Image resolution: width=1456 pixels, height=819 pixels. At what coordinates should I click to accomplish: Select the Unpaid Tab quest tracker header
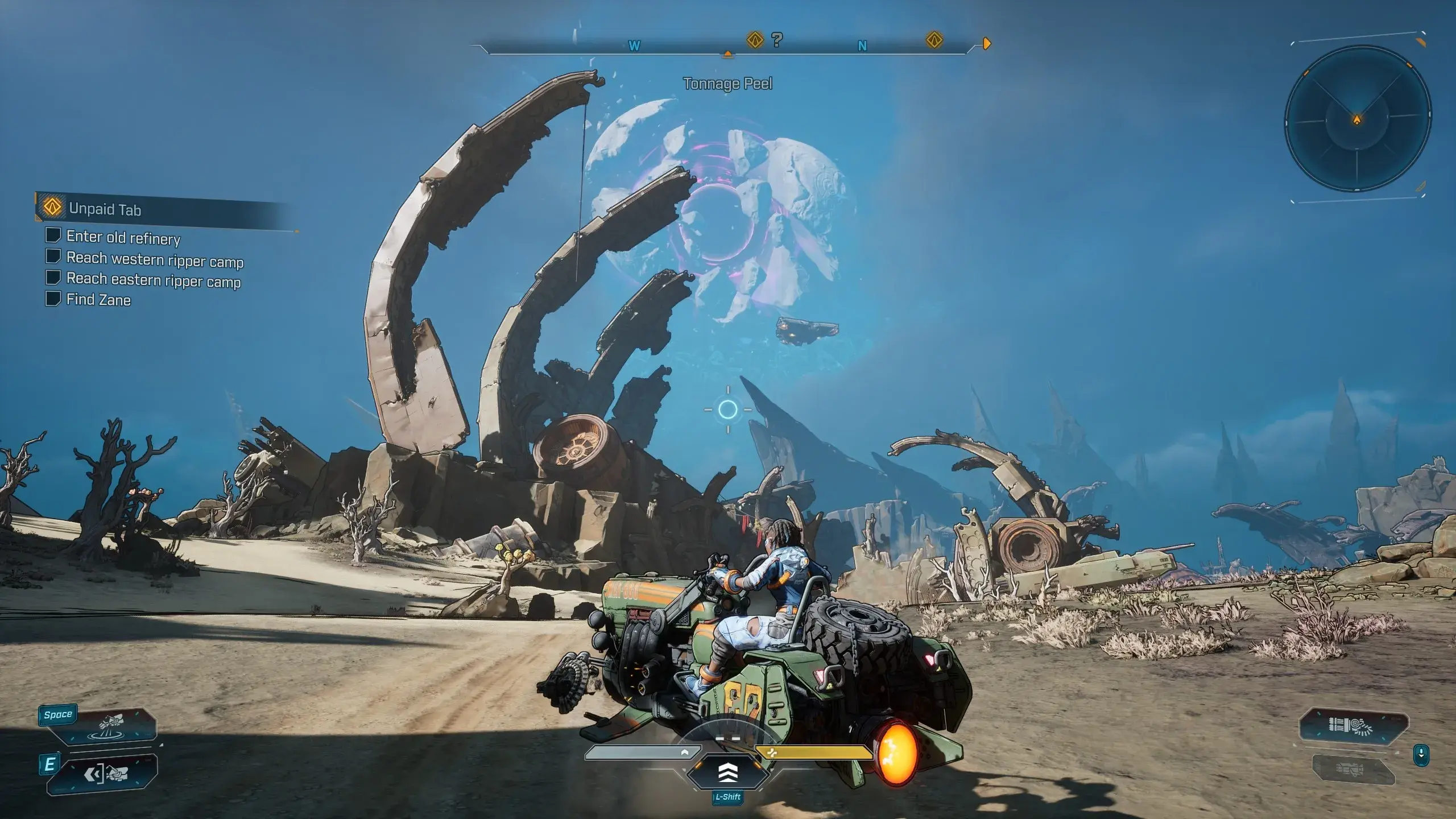pos(105,209)
